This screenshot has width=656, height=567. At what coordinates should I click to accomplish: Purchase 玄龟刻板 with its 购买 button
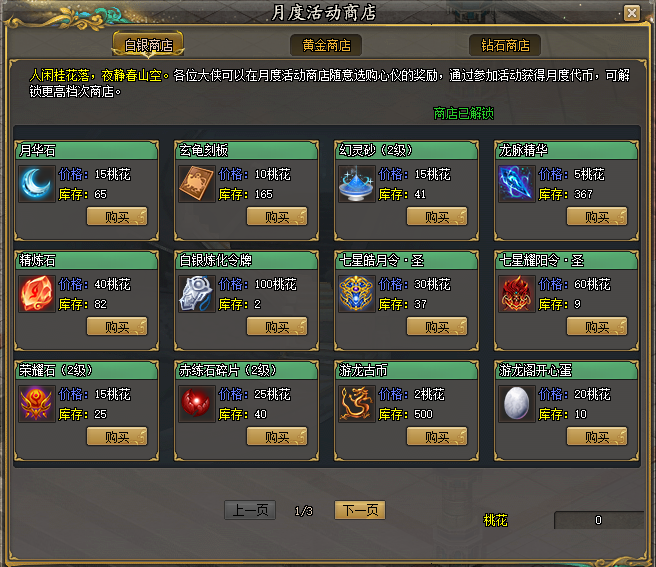tap(277, 217)
